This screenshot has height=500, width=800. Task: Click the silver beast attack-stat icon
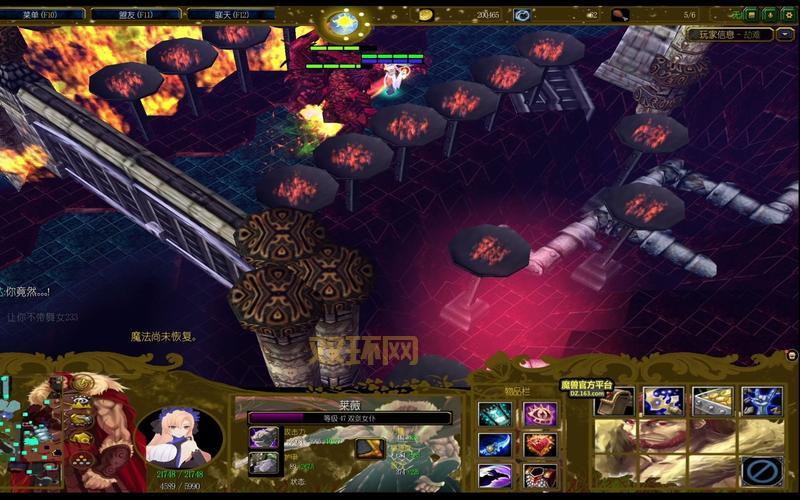(263, 437)
